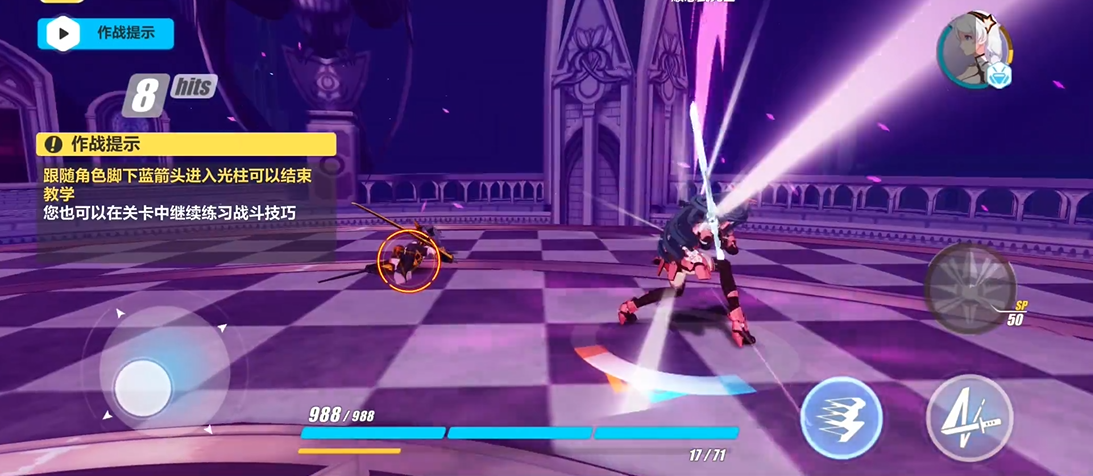1093x476 pixels.
Task: Switch to the teammate portrait
Action: (x=972, y=52)
